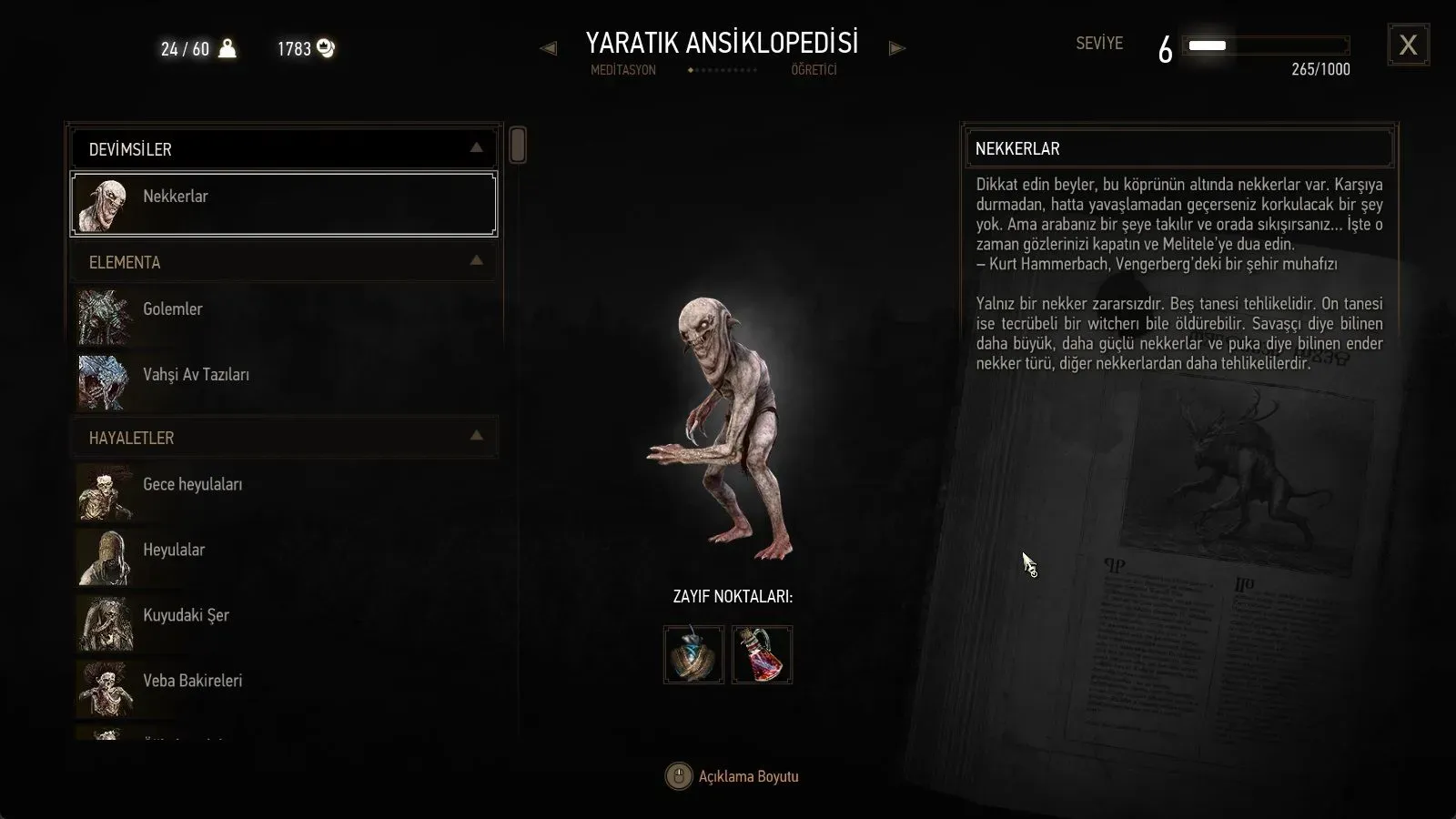
Task: Show the Kuyudaki Şer entry
Action: pos(284,622)
